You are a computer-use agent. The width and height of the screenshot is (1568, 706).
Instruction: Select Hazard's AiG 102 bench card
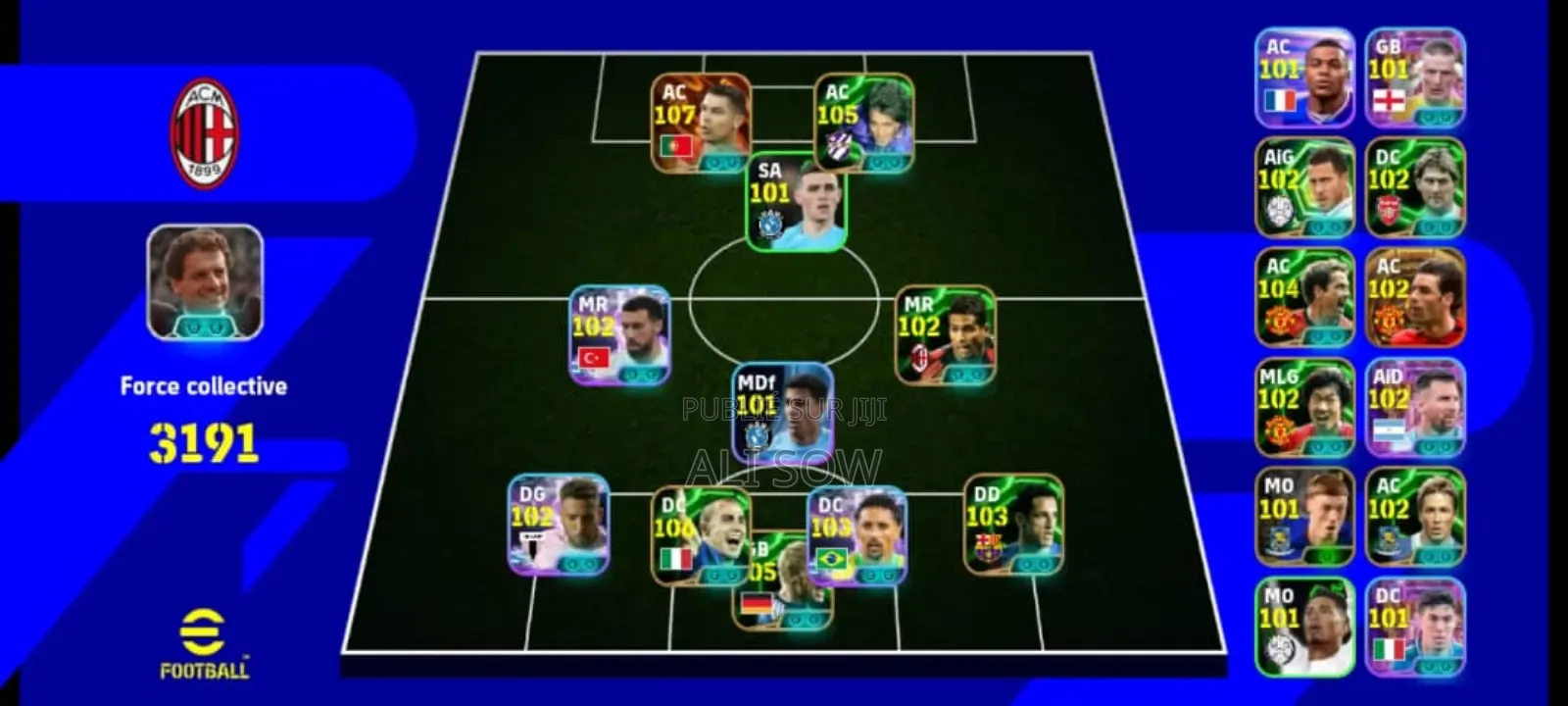(x=1306, y=186)
